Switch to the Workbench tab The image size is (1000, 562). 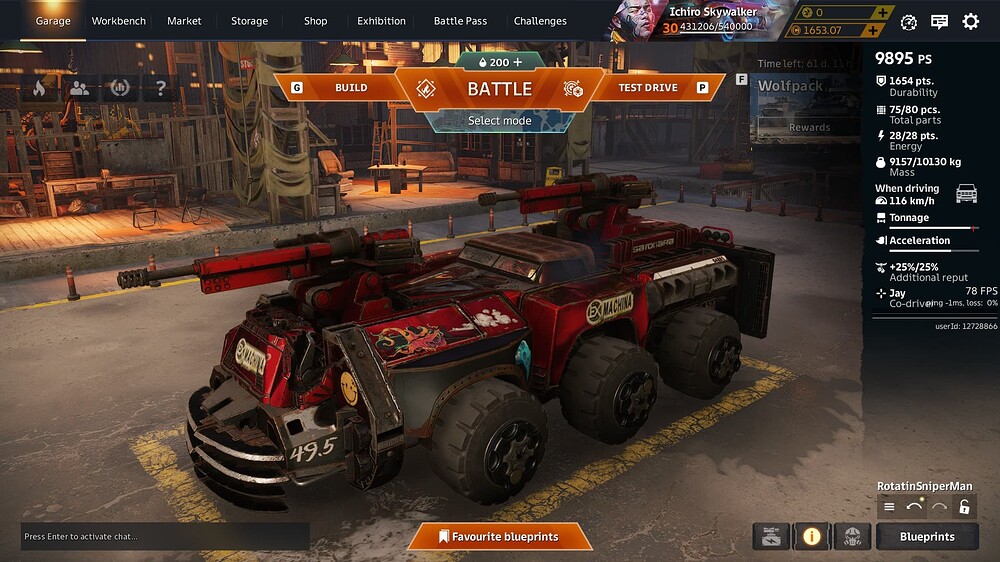(x=118, y=21)
